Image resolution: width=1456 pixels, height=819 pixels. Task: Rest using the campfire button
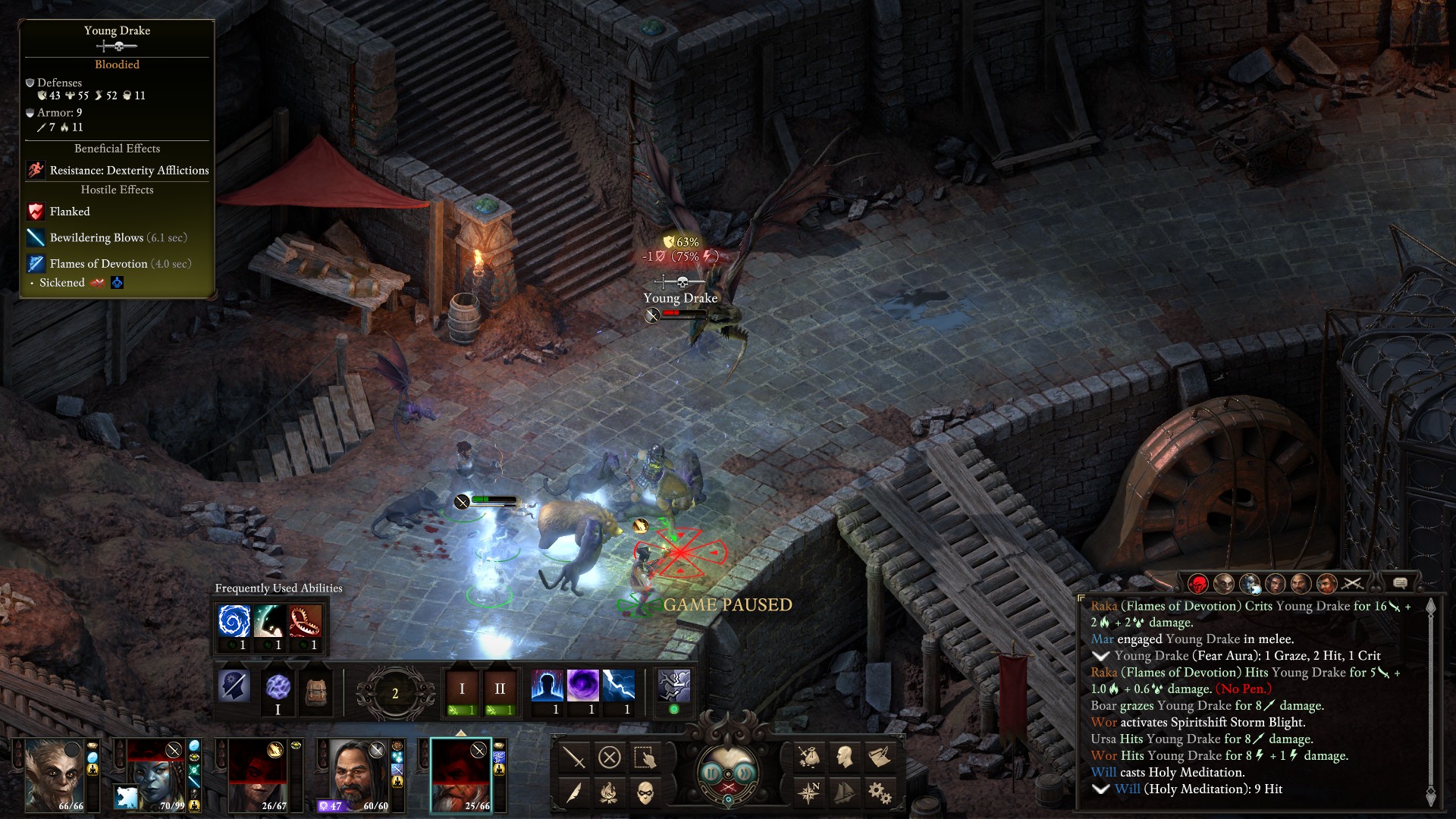pyautogui.click(x=609, y=792)
